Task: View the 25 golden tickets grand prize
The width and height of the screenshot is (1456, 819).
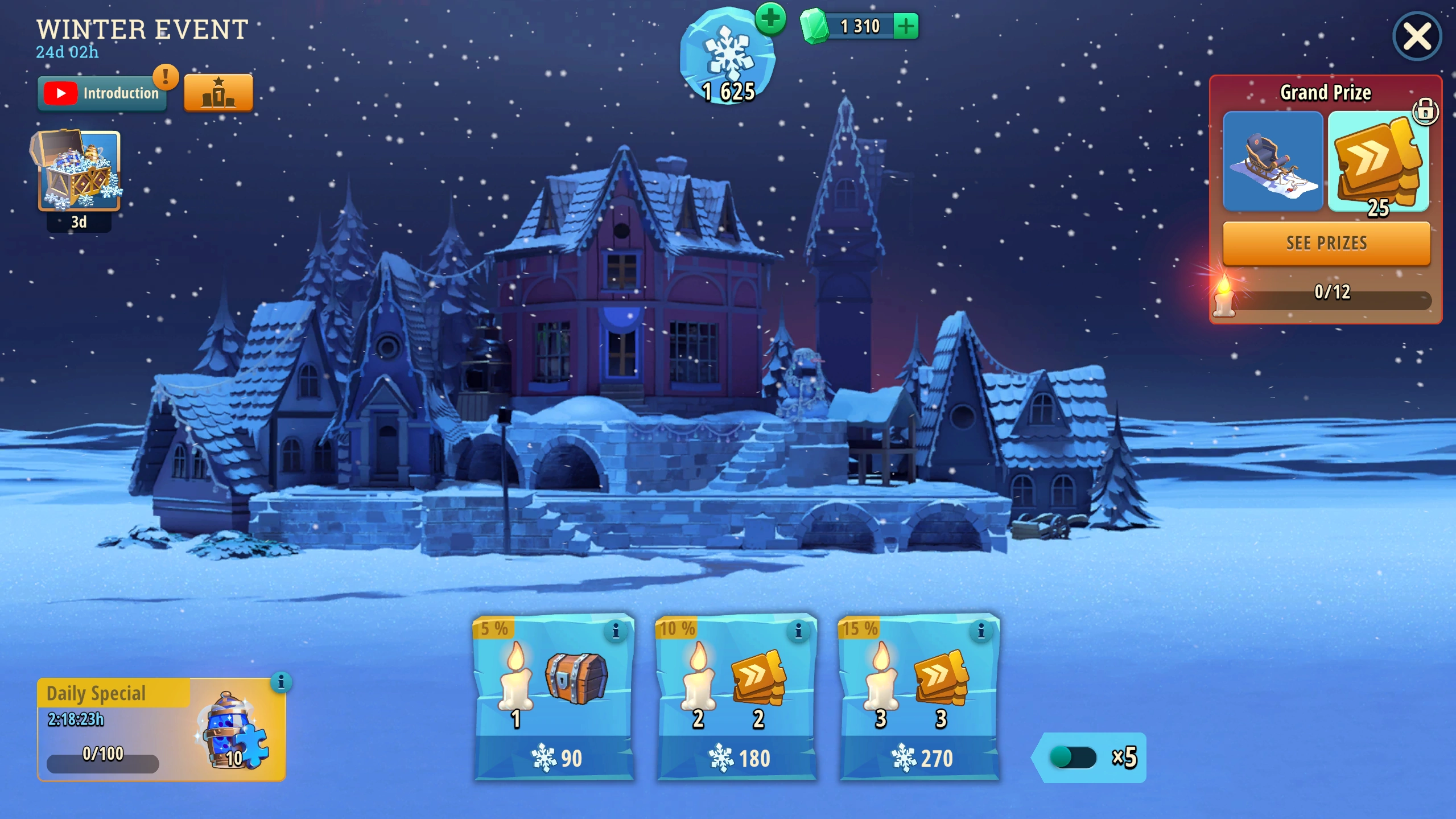Action: click(1377, 161)
